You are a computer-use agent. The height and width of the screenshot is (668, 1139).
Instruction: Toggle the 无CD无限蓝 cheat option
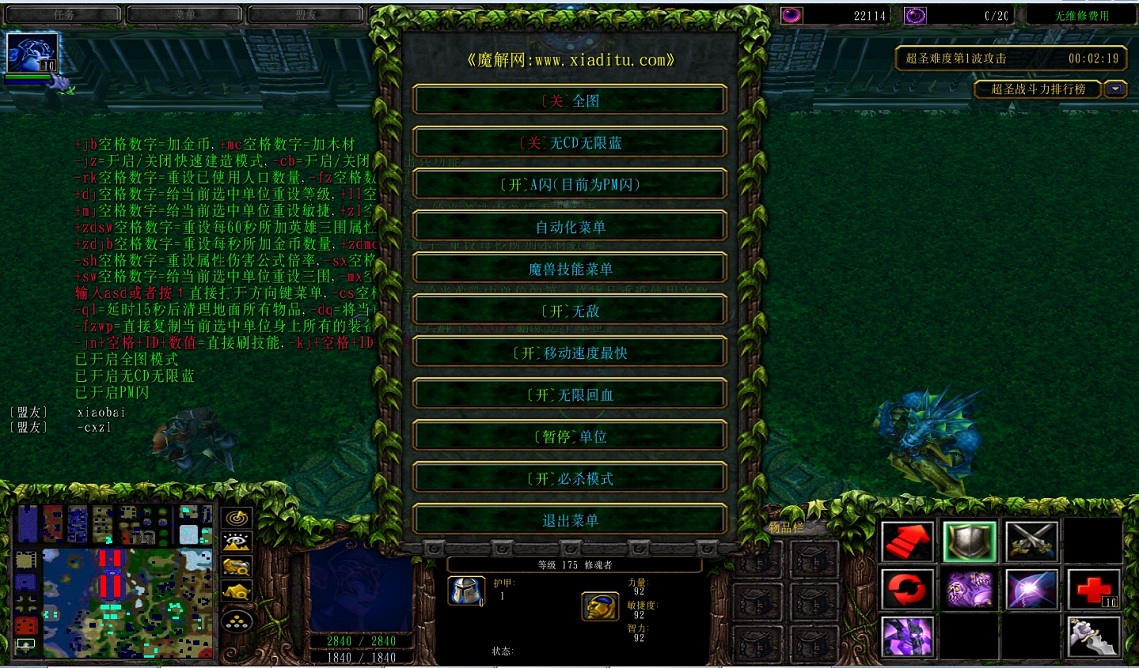[x=570, y=143]
